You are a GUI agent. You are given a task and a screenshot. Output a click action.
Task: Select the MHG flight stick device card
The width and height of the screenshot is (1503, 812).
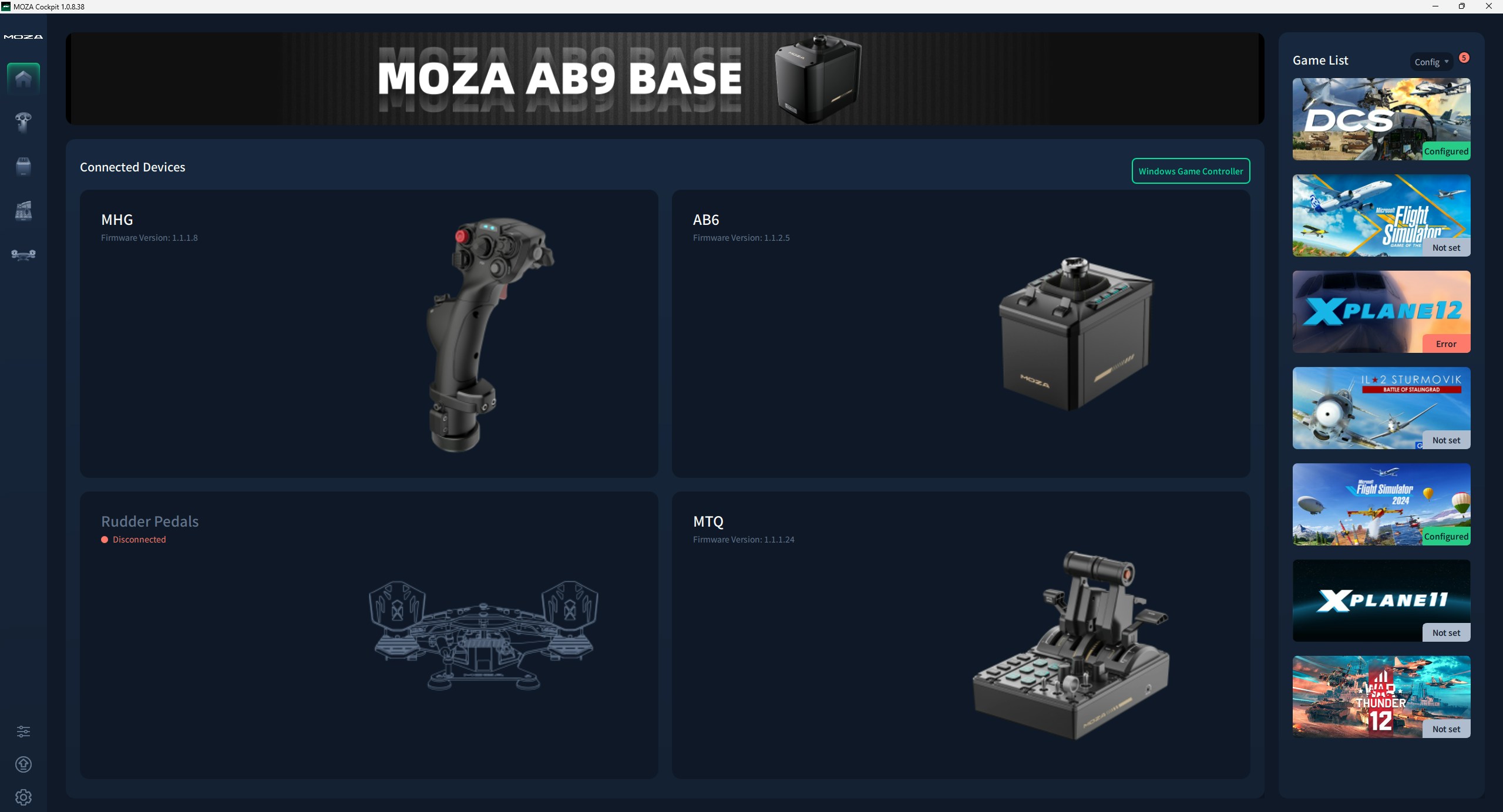[x=368, y=333]
